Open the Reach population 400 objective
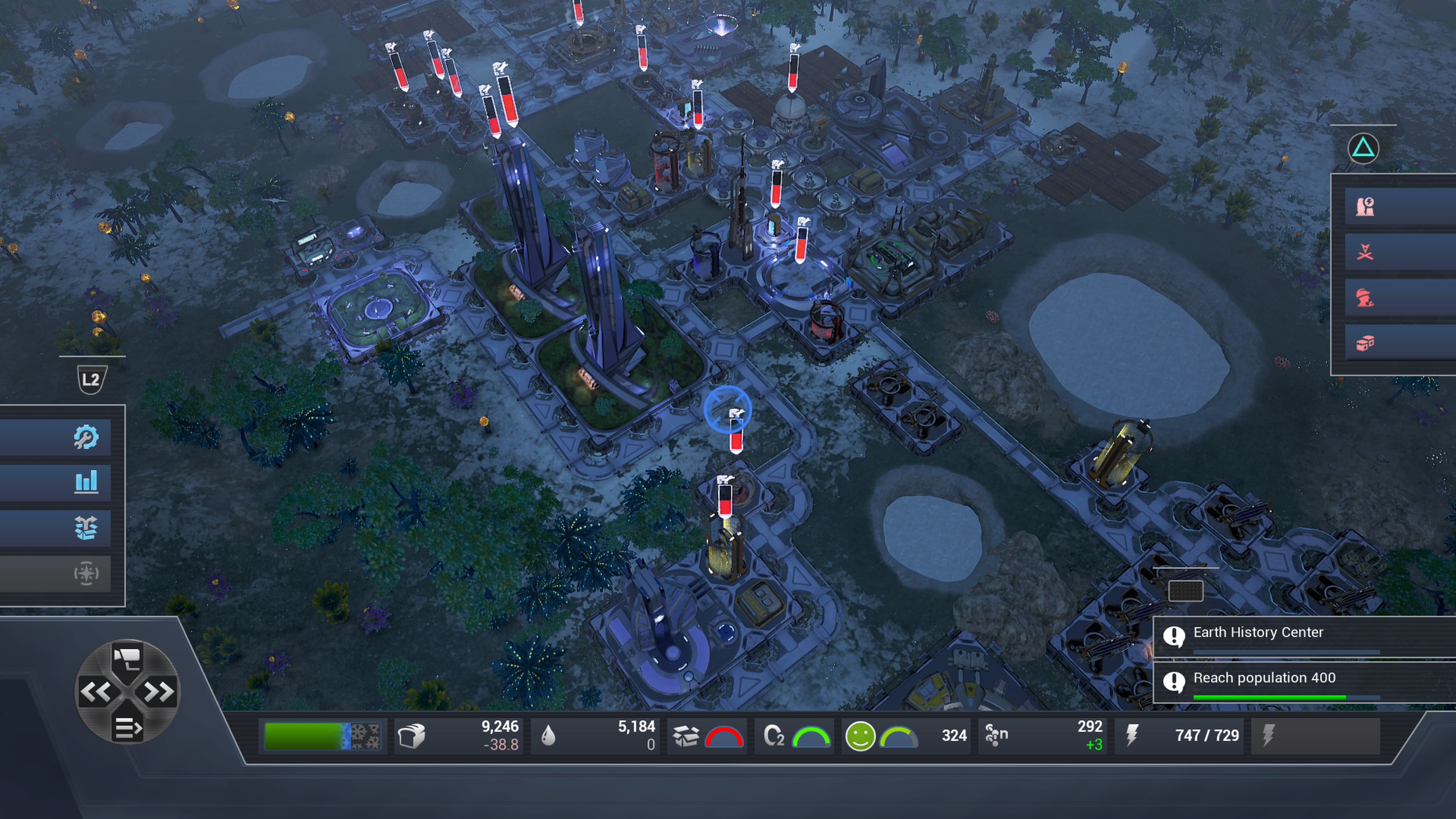 tap(1264, 678)
